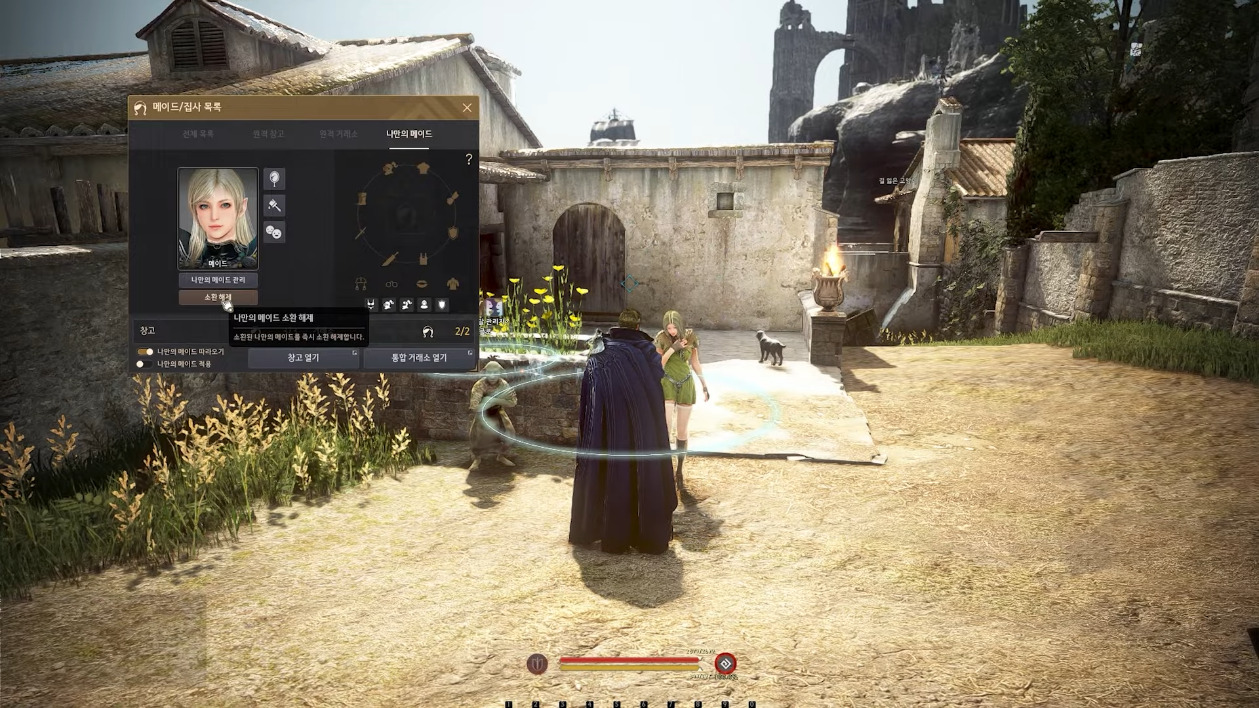The height and width of the screenshot is (708, 1259).
Task: Toggle 나만의 메이드 따라오기 switch
Action: click(x=145, y=352)
